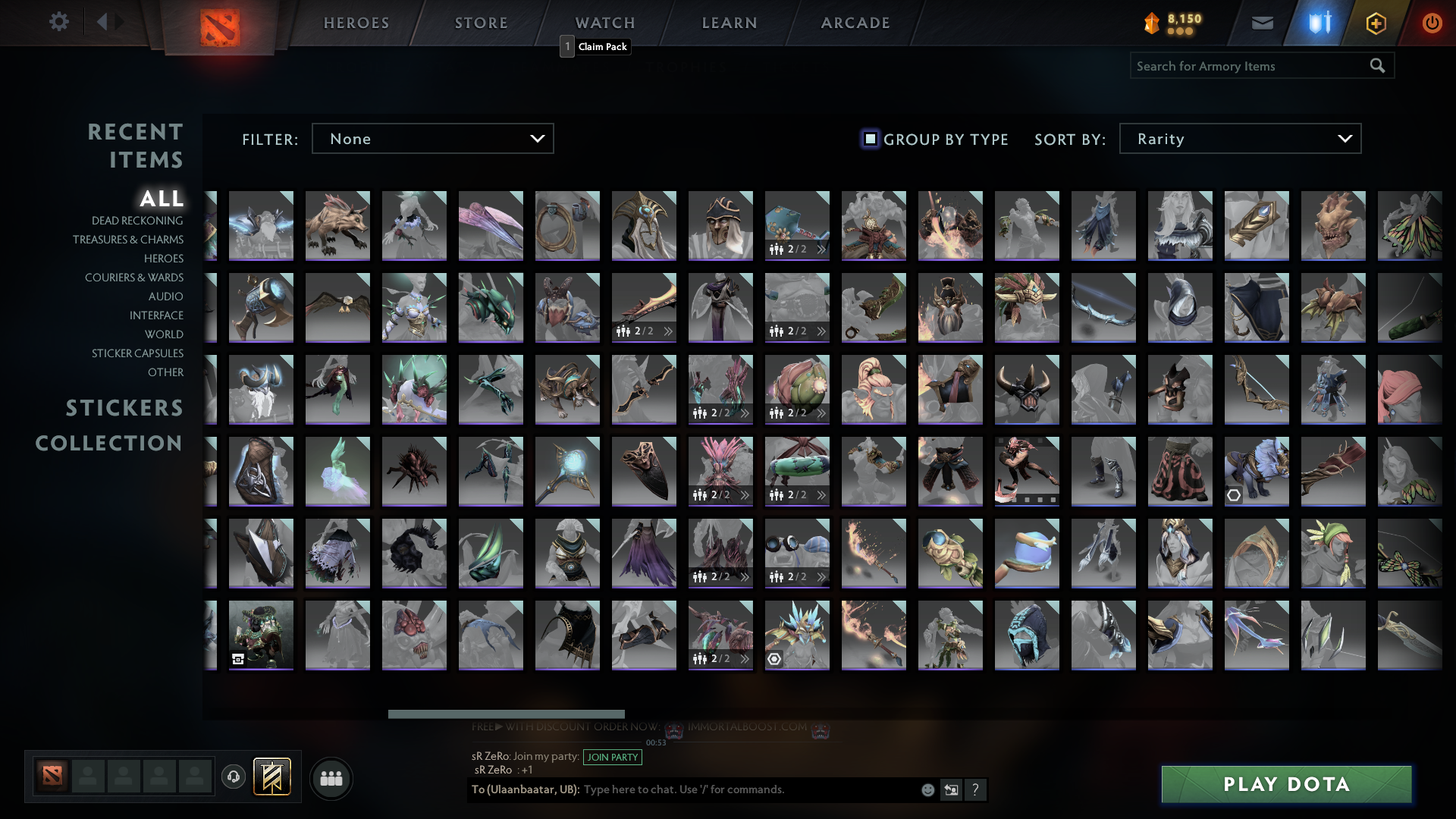Open the mail notifications icon
Viewport: 1456px width, 819px height.
pos(1262,22)
